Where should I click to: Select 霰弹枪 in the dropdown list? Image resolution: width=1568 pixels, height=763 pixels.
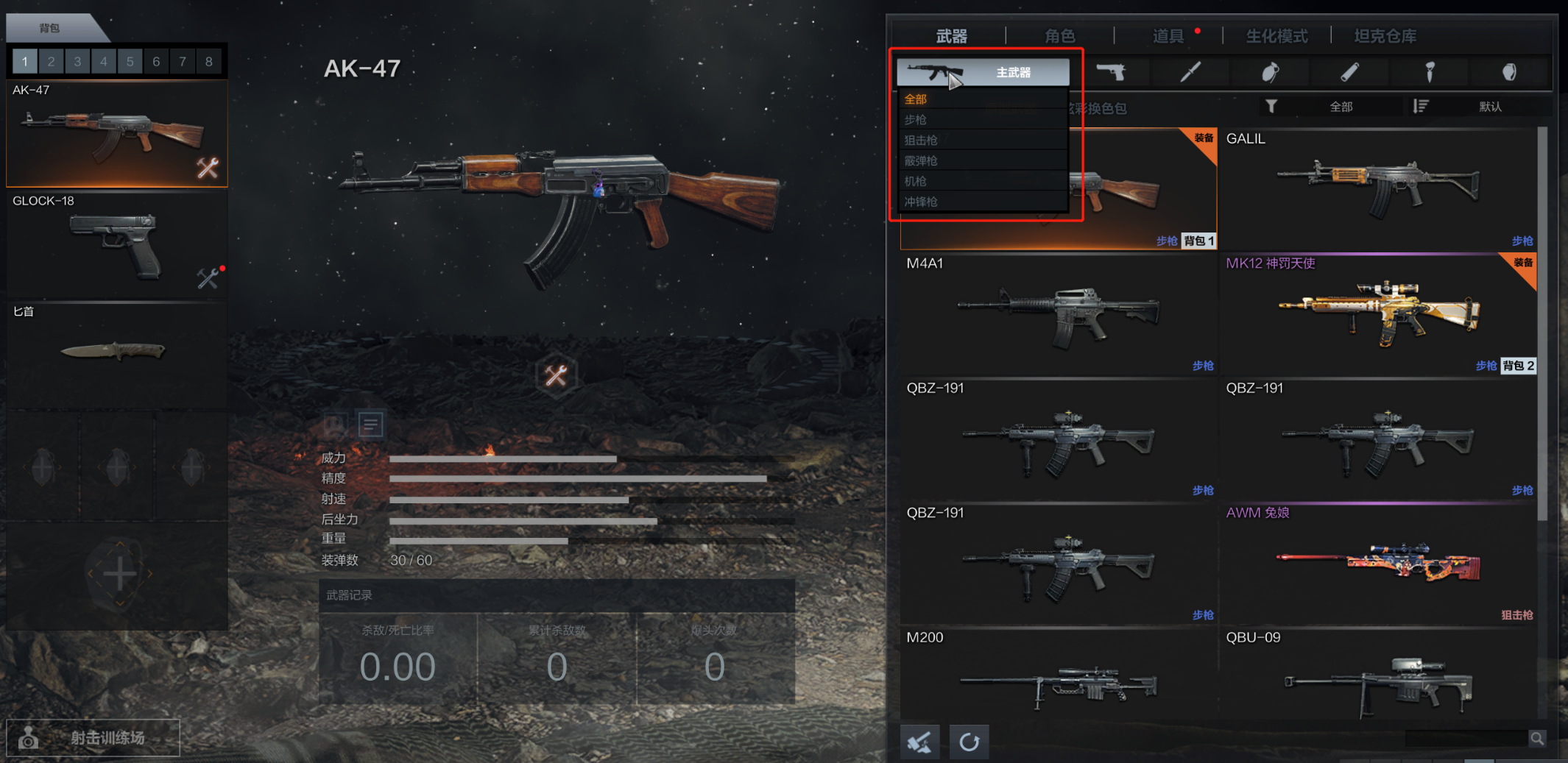(x=921, y=160)
